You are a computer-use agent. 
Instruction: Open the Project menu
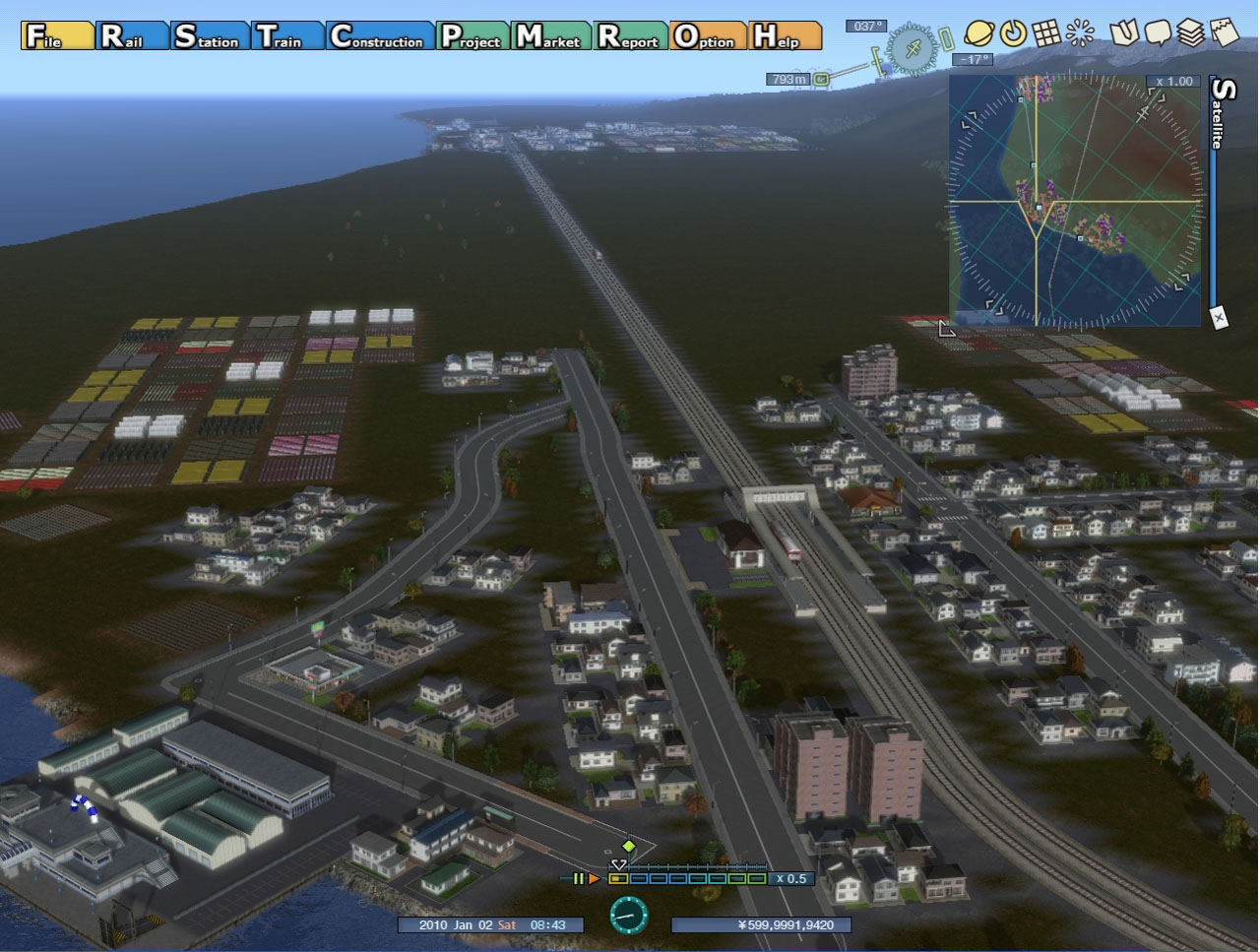(472, 36)
